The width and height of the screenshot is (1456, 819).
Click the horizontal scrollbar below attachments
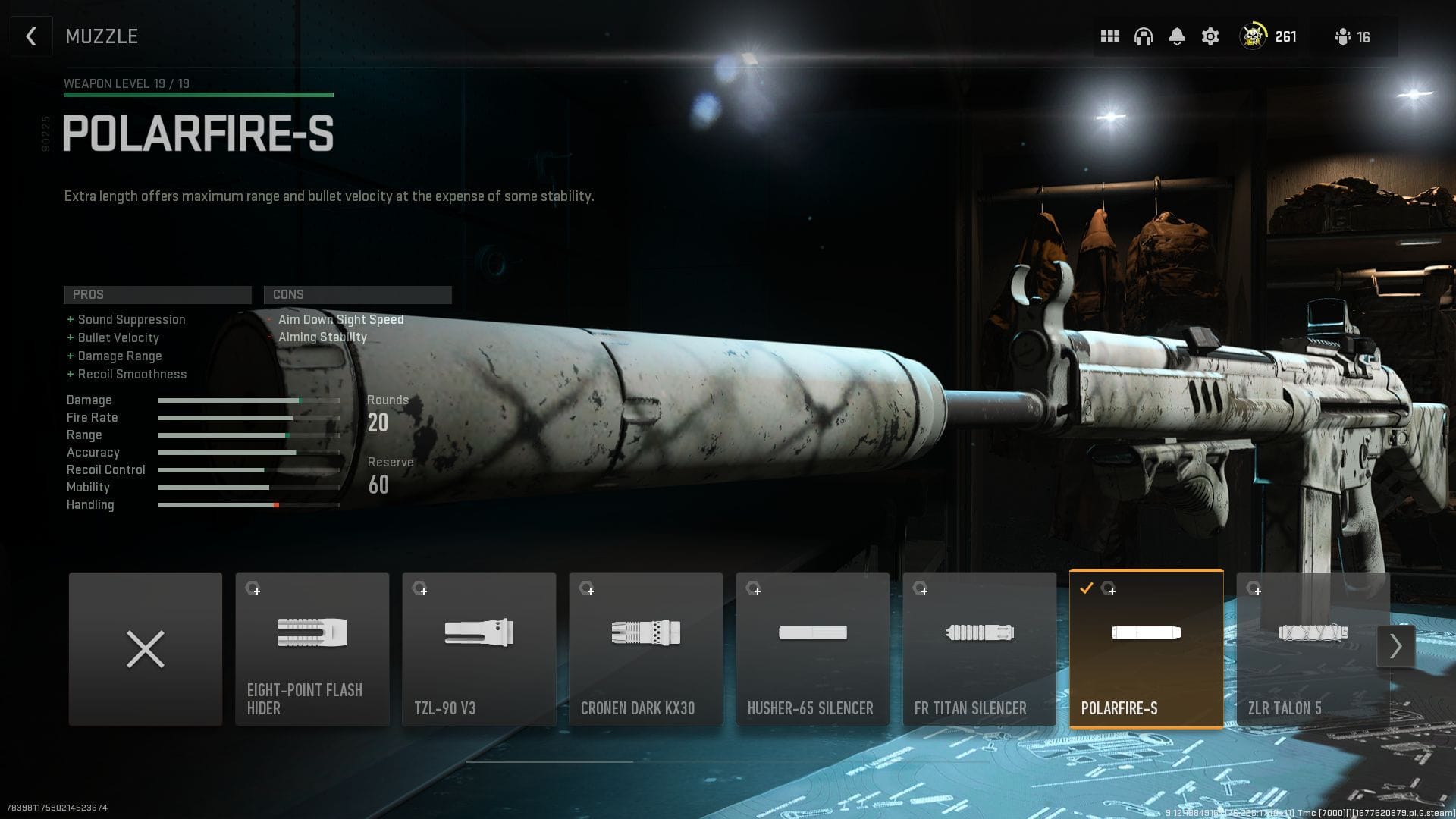point(549,761)
